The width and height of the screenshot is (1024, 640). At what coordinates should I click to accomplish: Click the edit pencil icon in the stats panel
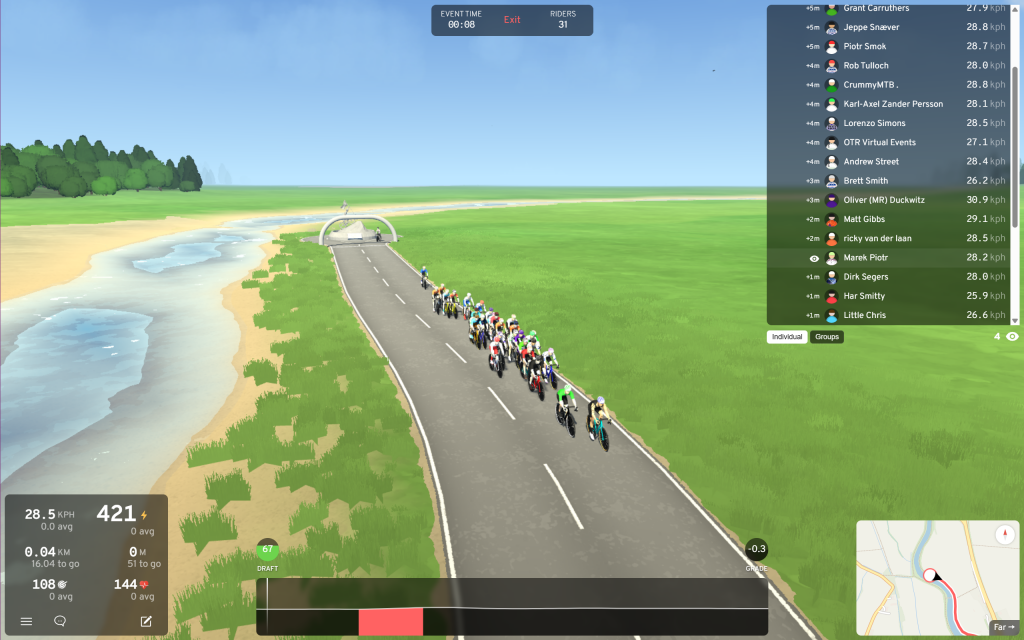coord(146,621)
